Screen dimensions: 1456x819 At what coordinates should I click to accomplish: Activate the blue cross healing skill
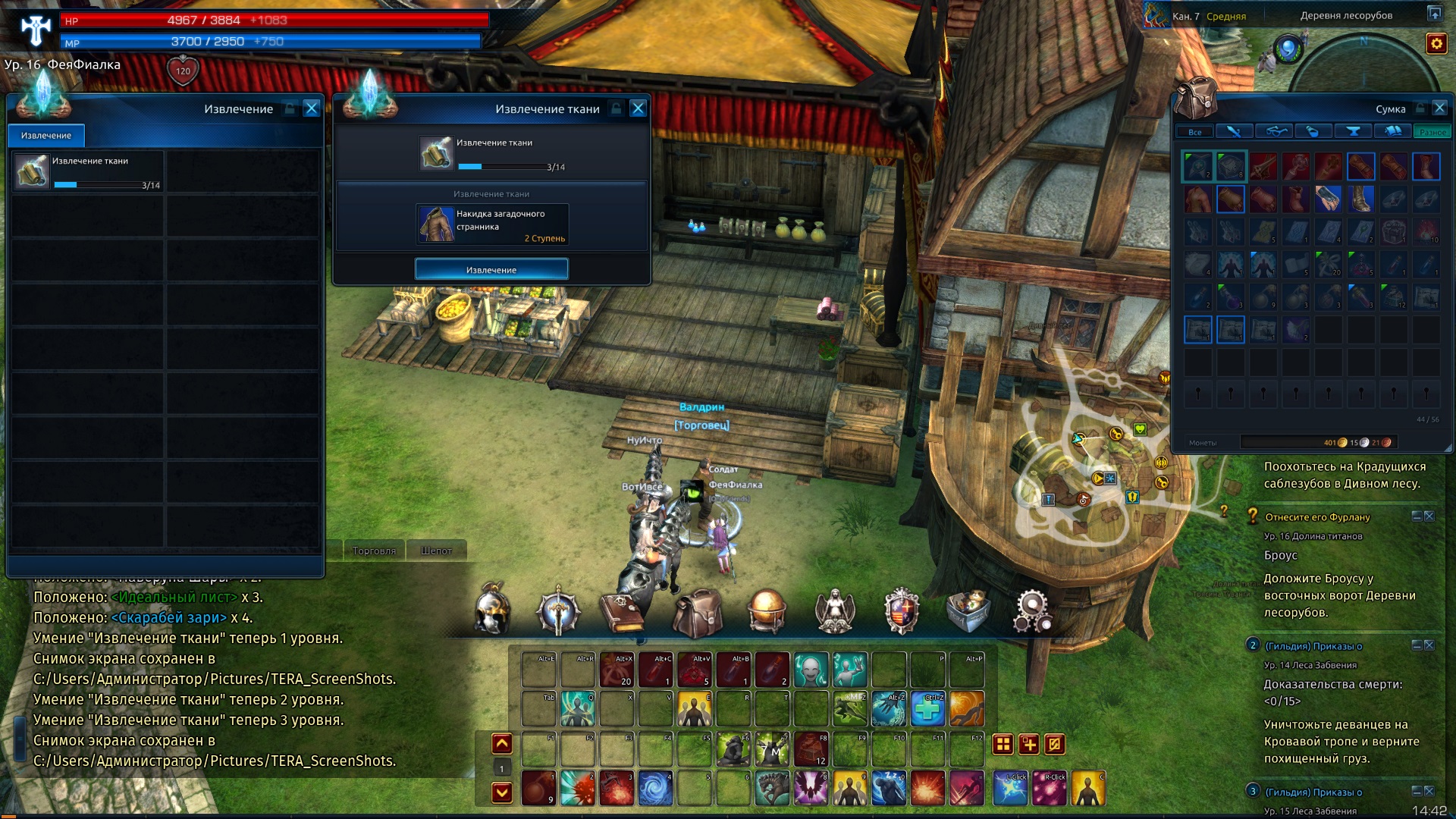point(928,709)
